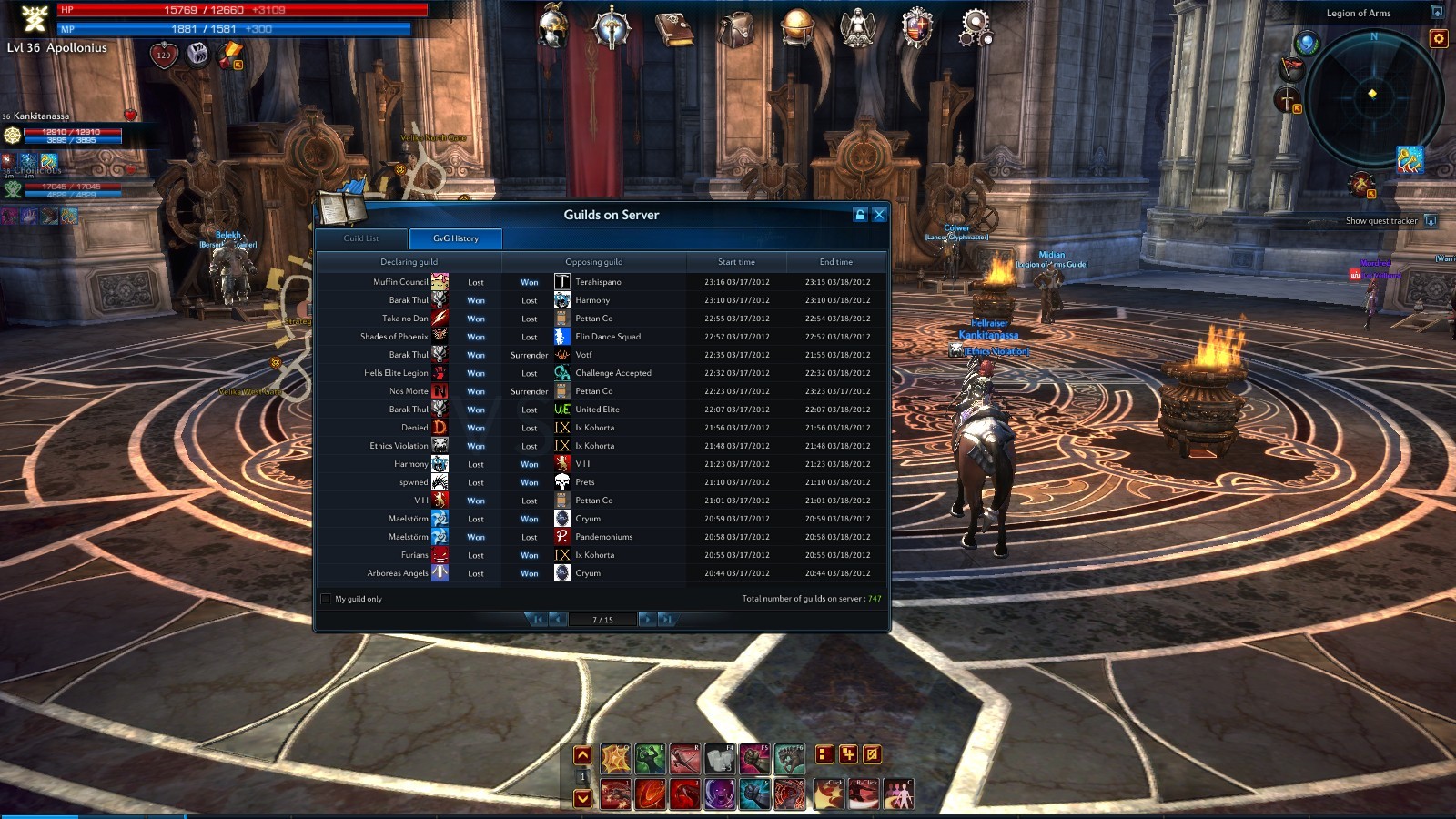Show the quest tracker
The height and width of the screenshot is (819, 1456).
click(x=1431, y=221)
